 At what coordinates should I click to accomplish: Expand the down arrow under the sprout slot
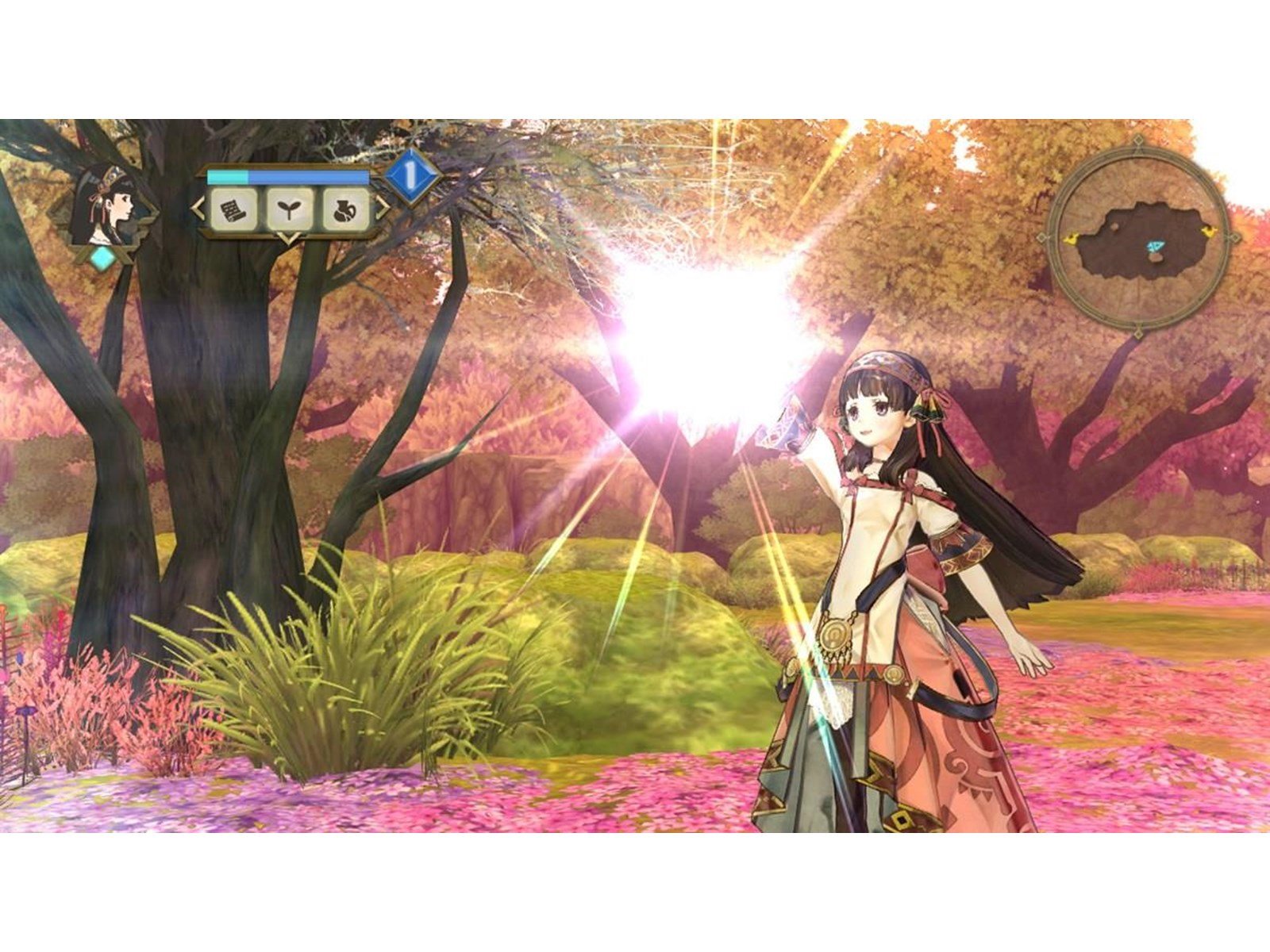pyautogui.click(x=289, y=238)
